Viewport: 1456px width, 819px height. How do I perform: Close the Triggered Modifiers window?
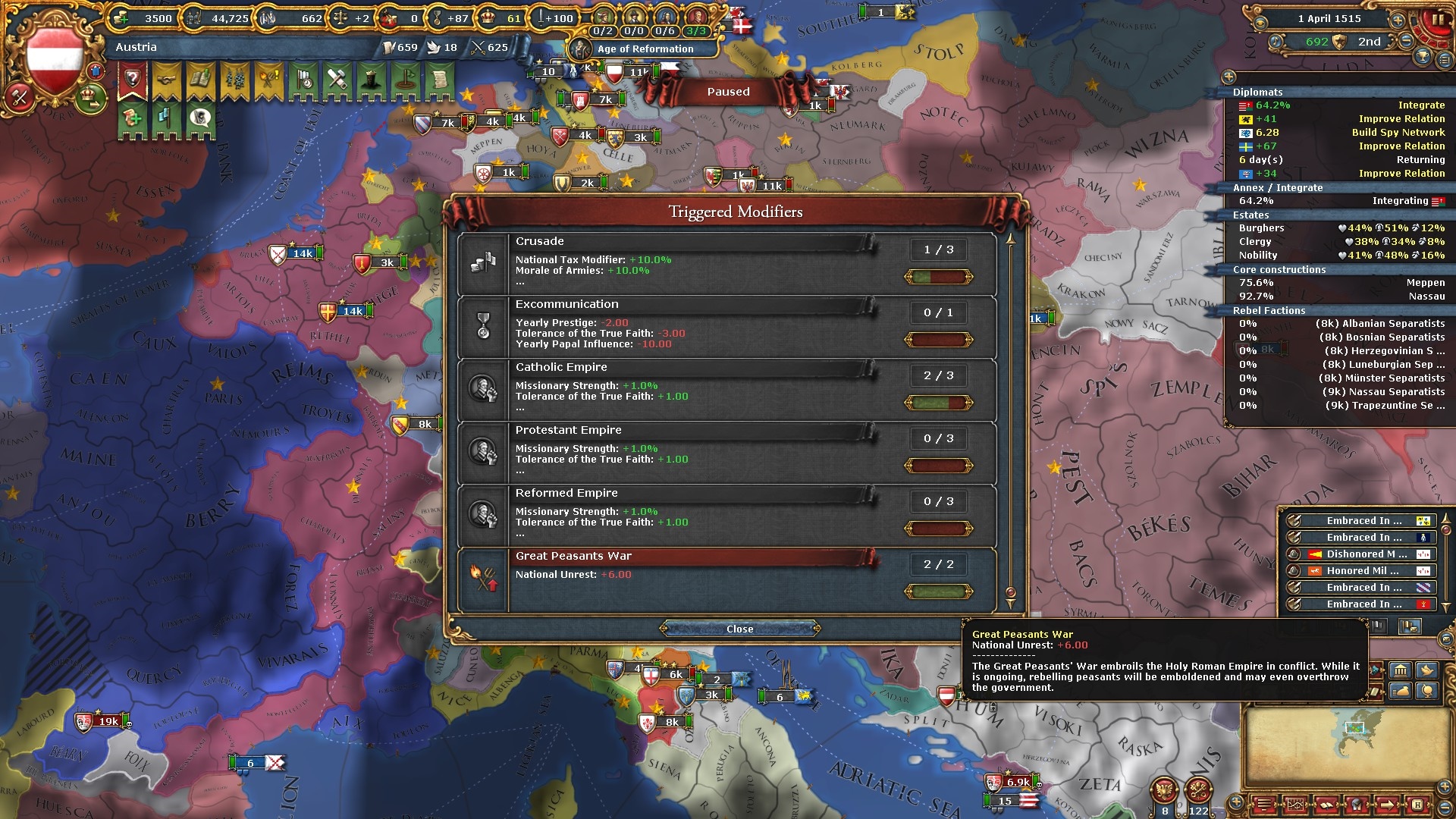tap(739, 629)
